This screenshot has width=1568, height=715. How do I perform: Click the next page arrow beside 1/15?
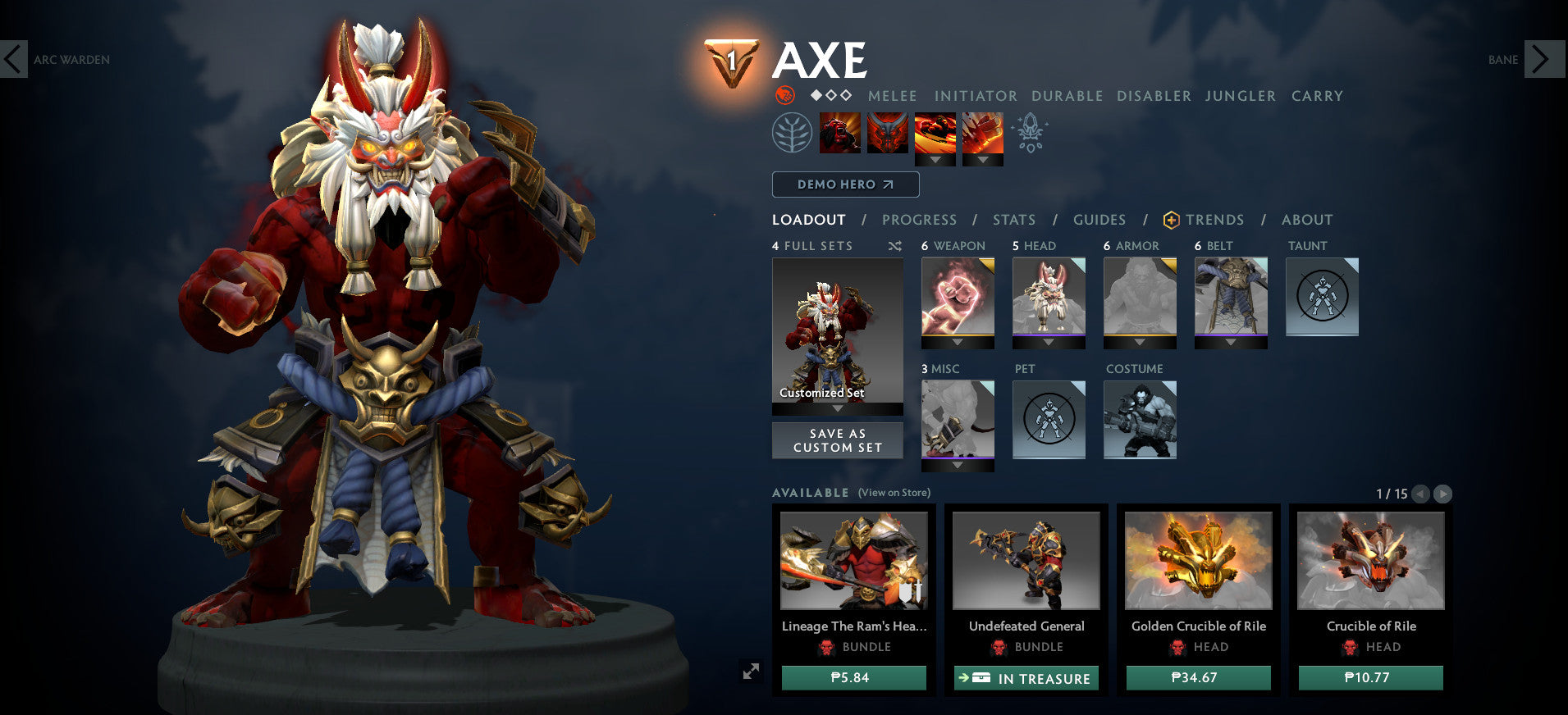pyautogui.click(x=1442, y=494)
